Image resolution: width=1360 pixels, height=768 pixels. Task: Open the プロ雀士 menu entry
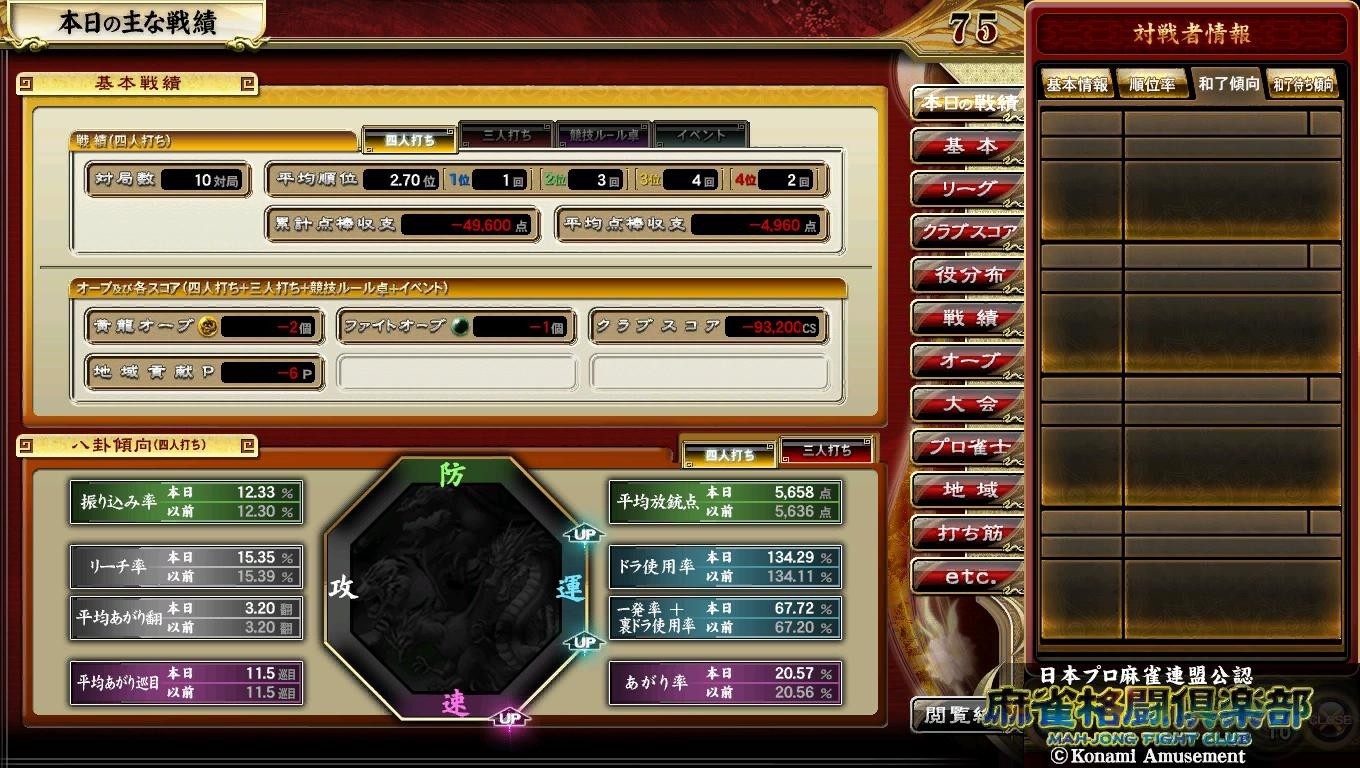coord(968,448)
